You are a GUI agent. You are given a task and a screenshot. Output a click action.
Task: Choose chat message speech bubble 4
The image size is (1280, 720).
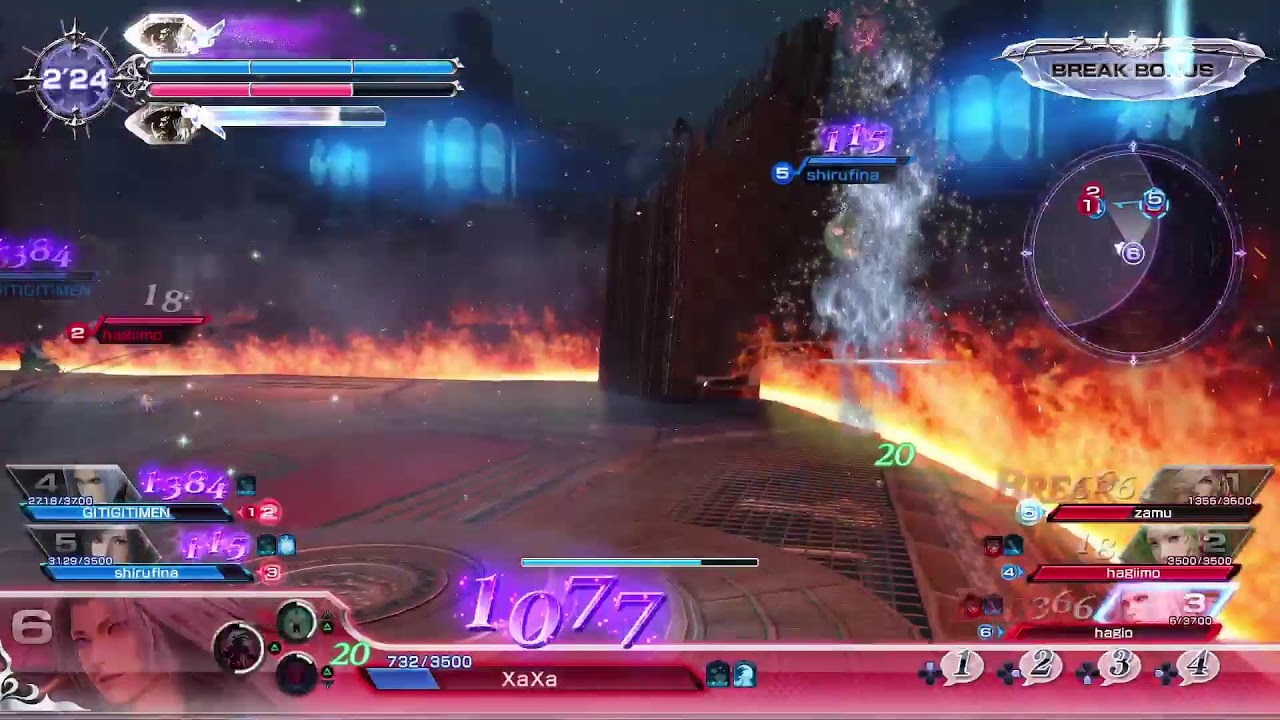coord(1197,666)
